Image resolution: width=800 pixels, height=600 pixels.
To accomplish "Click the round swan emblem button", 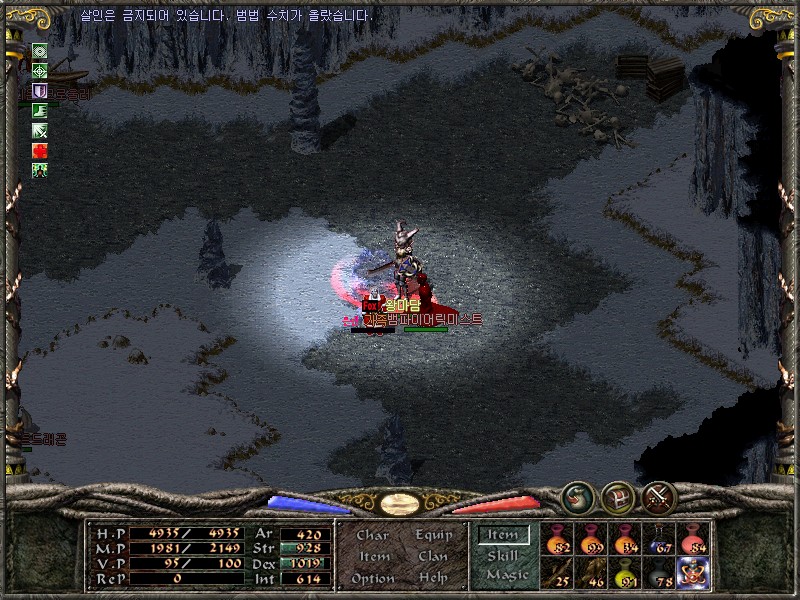I will [x=576, y=496].
